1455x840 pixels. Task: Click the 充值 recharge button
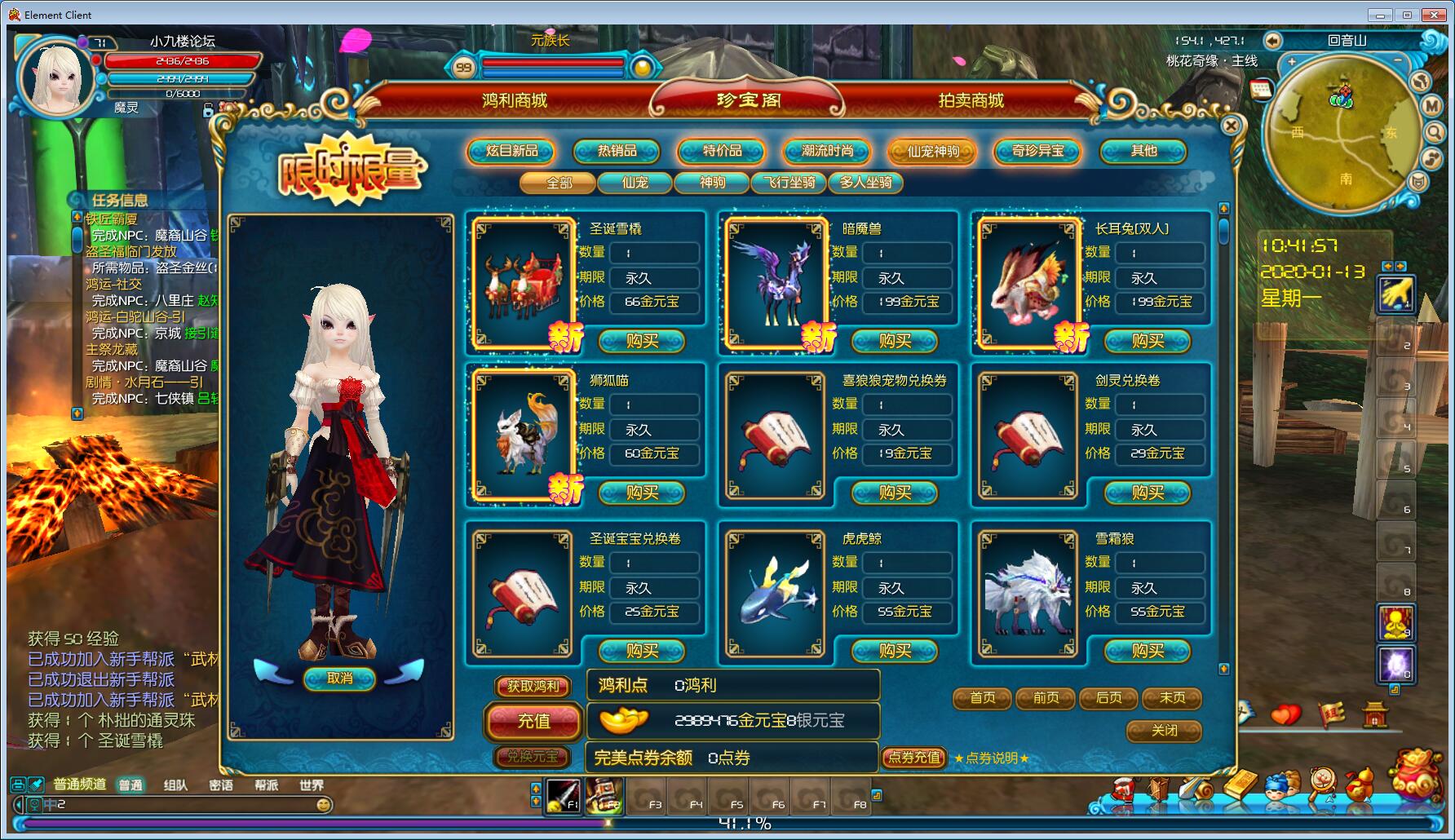(533, 721)
